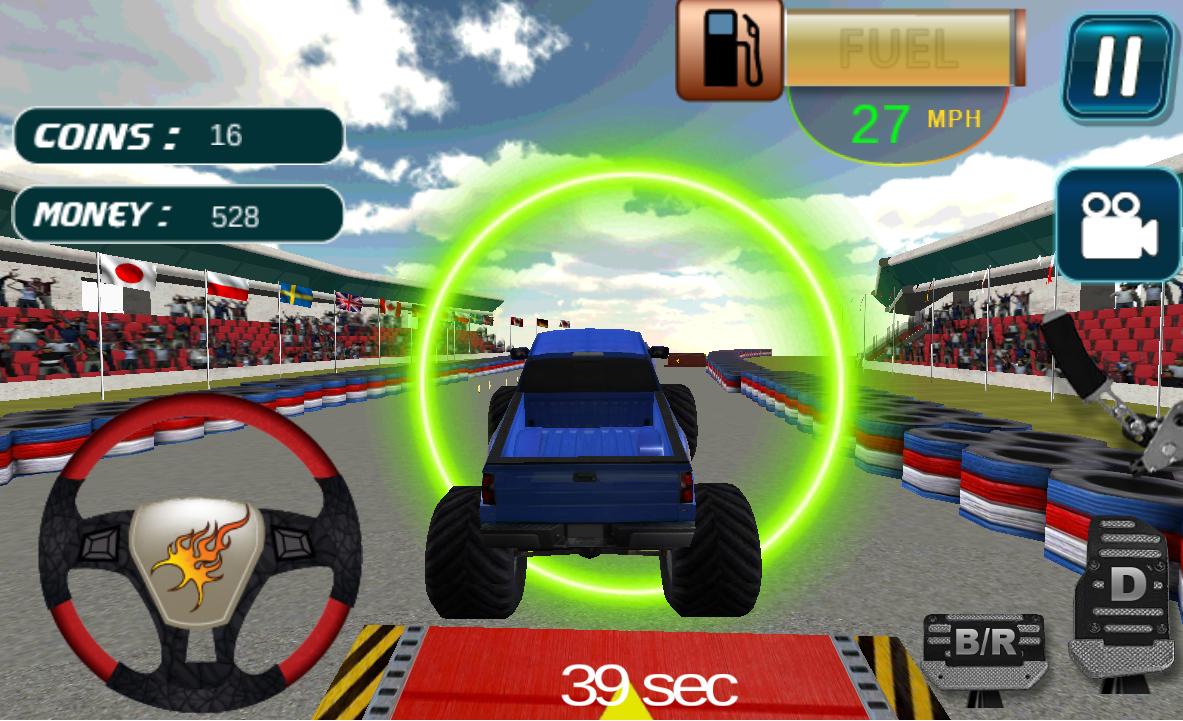
Task: Hit the B/R brake pedal
Action: (983, 648)
